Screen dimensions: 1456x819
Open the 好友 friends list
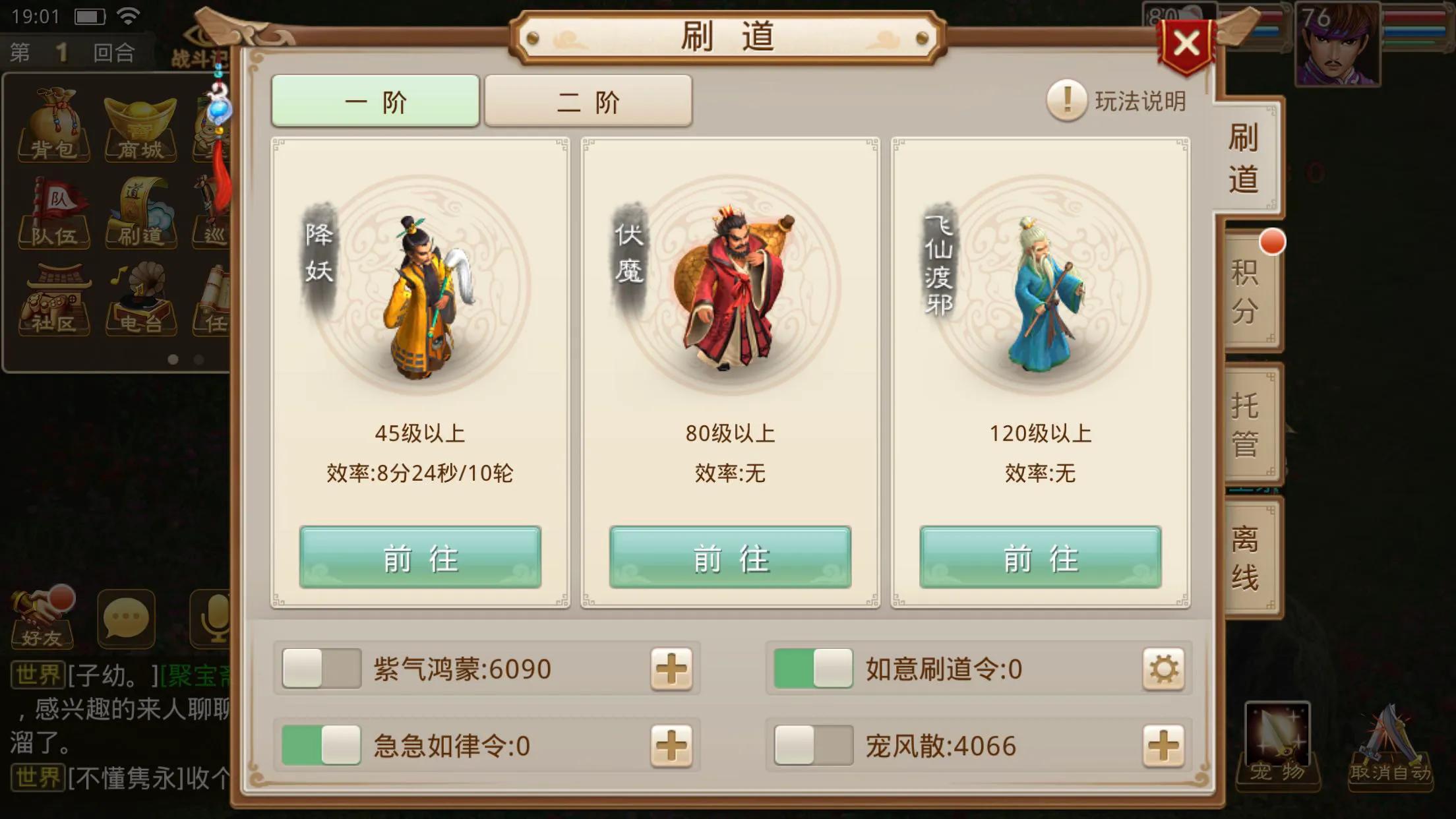click(x=41, y=620)
